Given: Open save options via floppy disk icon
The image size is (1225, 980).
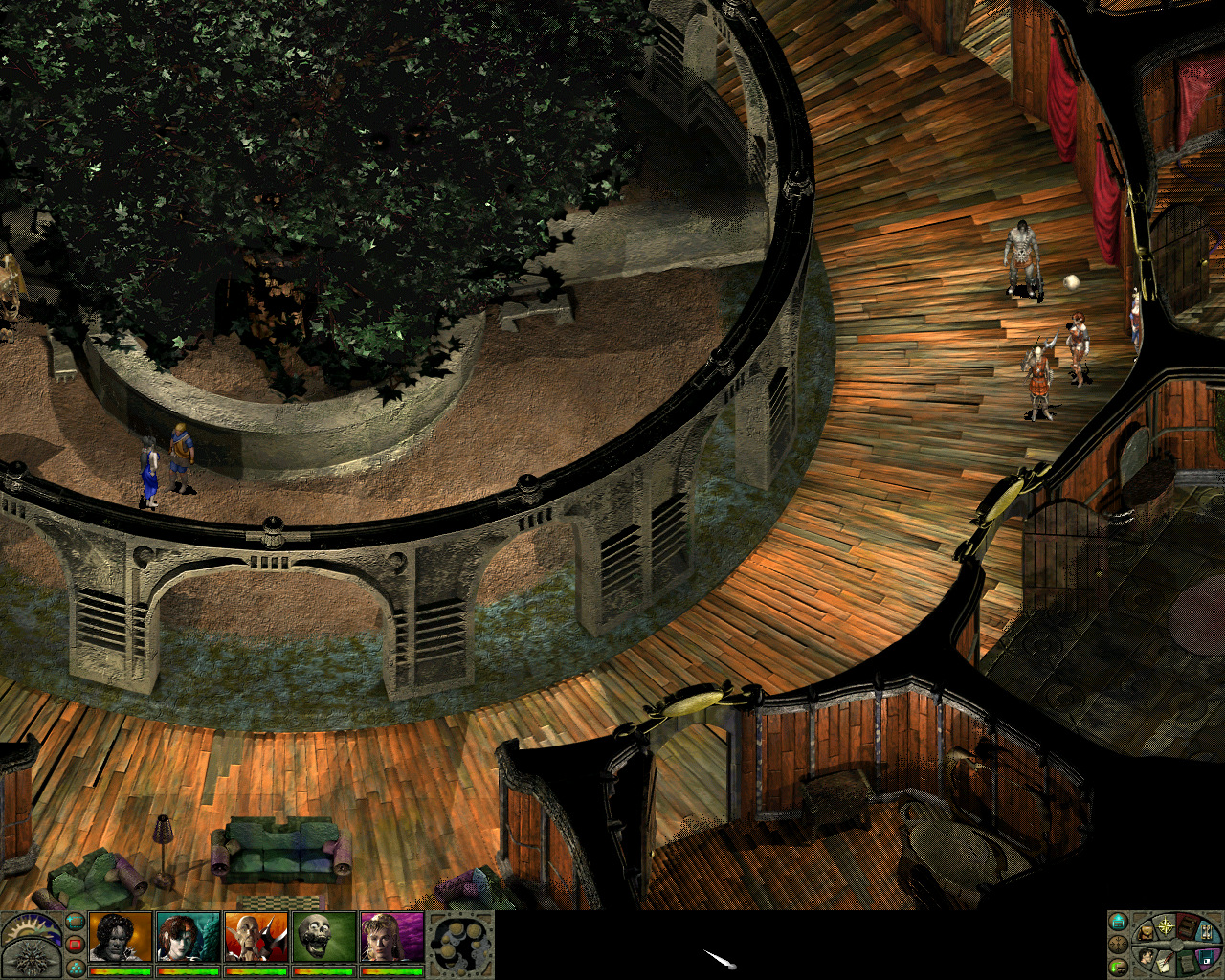Looking at the screenshot, I should click(1206, 959).
